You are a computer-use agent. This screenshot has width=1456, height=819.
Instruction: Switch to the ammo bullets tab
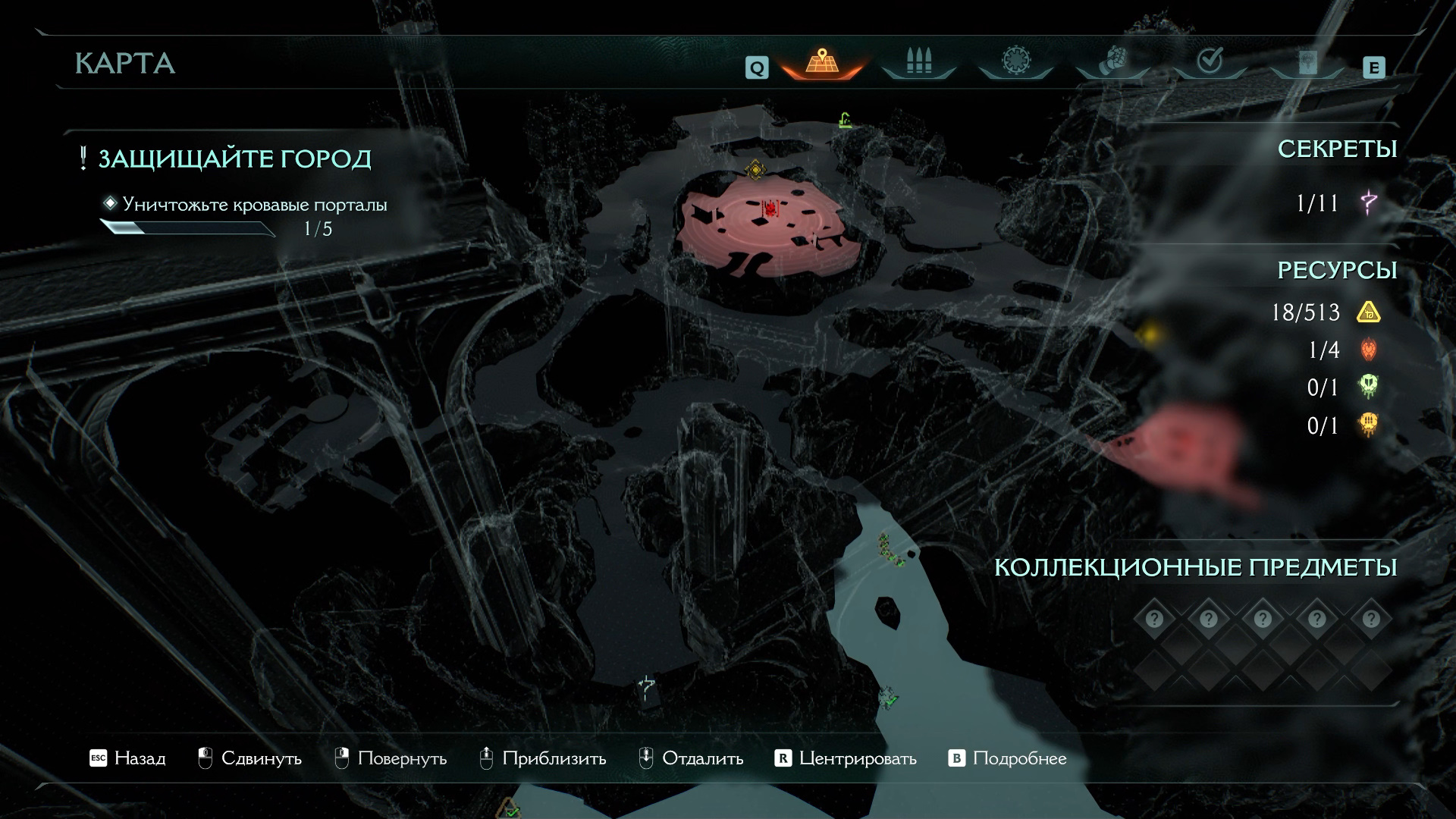click(x=918, y=61)
